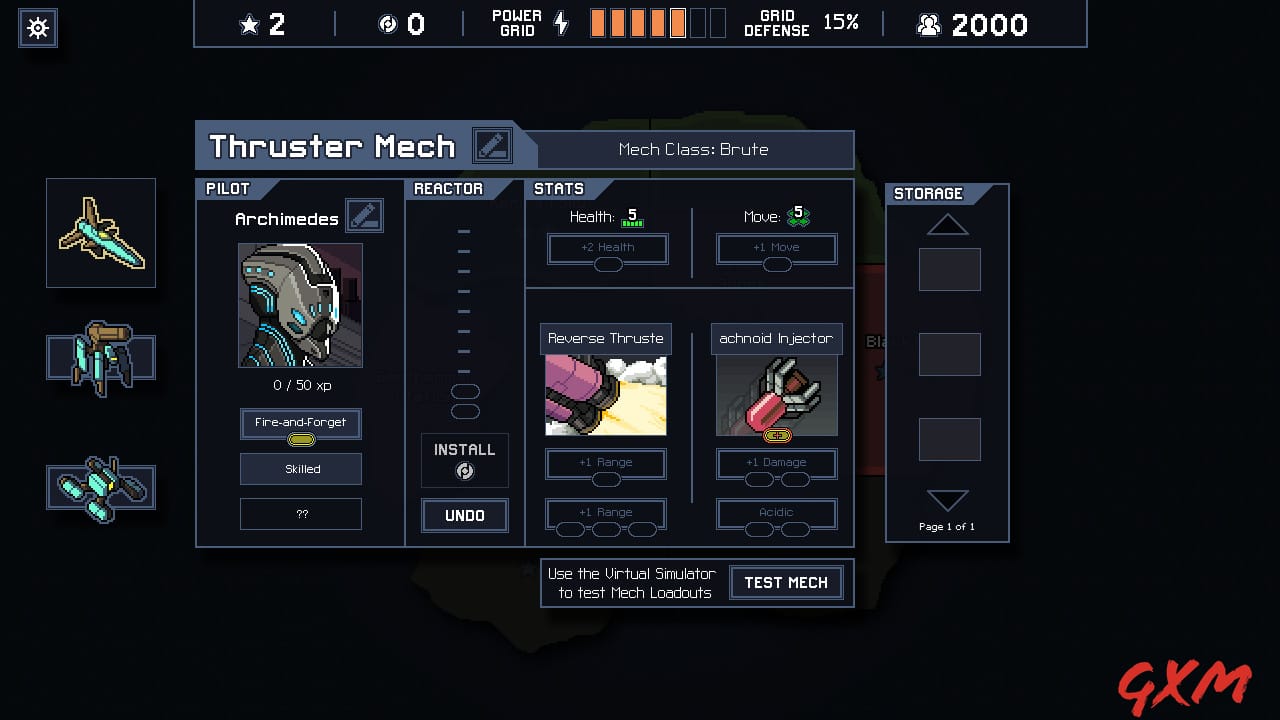Viewport: 1280px width, 720px height.
Task: Click the UNDO button in Reactor panel
Action: click(464, 515)
